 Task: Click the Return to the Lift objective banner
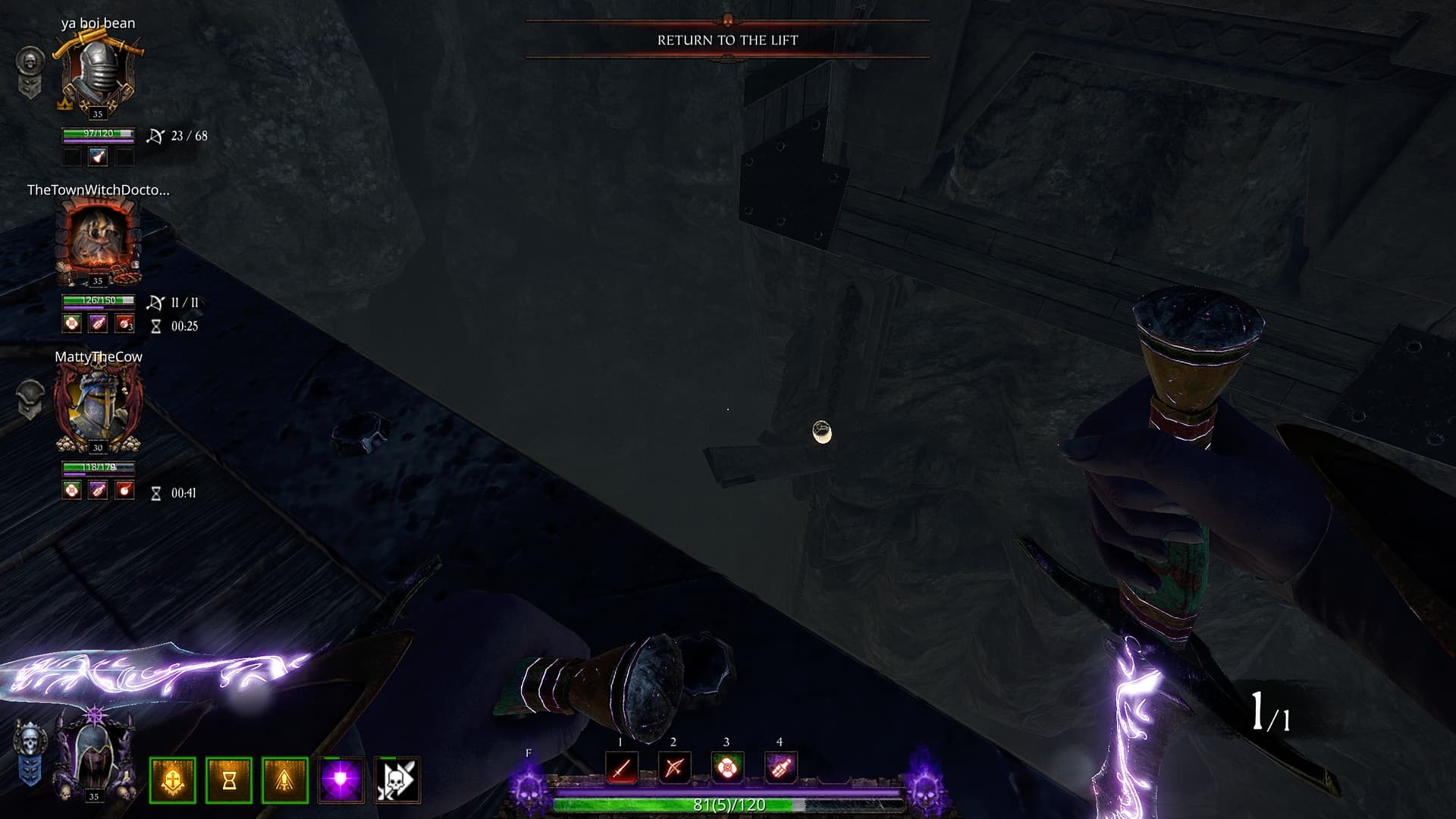coord(727,40)
